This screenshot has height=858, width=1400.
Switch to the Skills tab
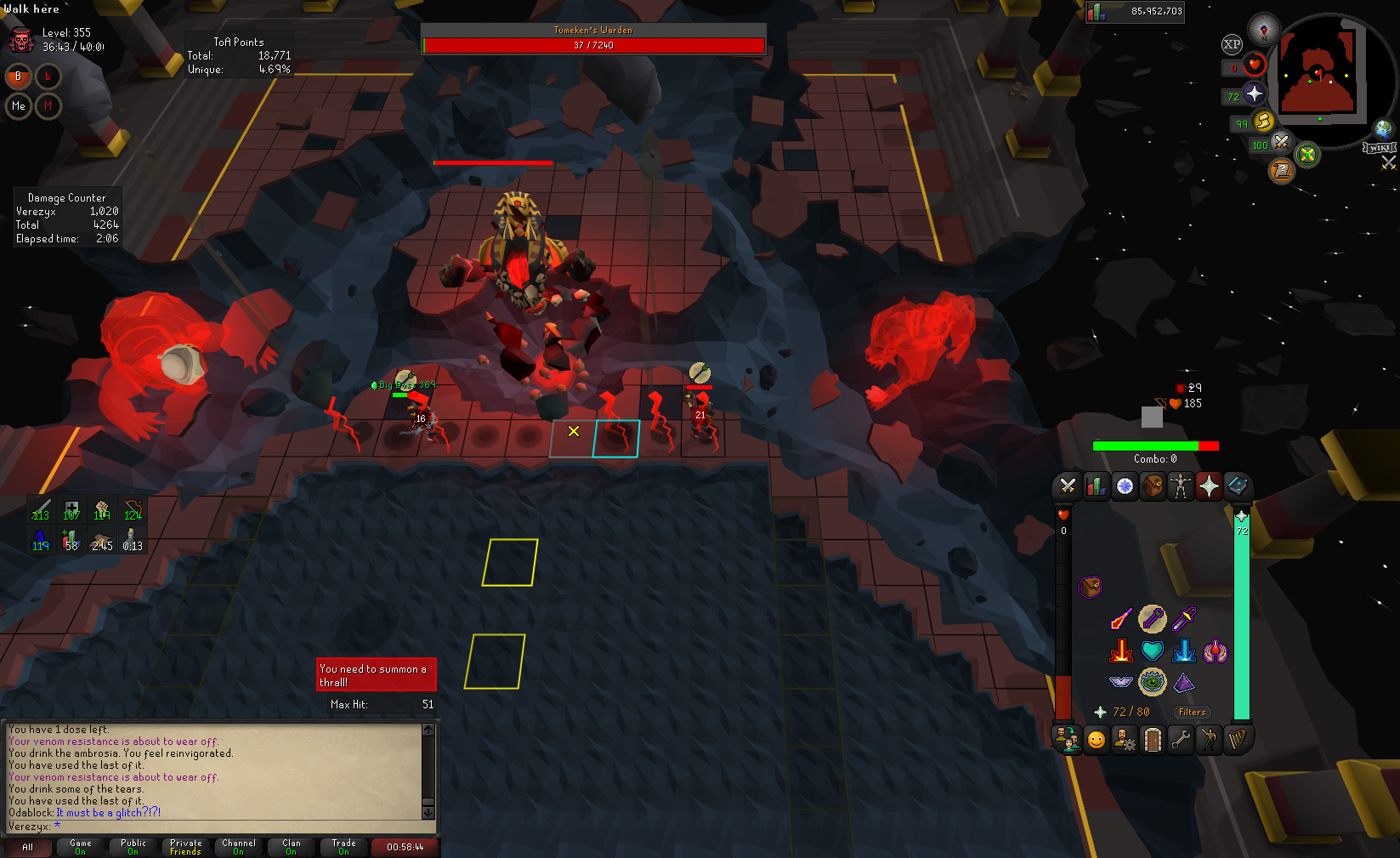[1097, 486]
